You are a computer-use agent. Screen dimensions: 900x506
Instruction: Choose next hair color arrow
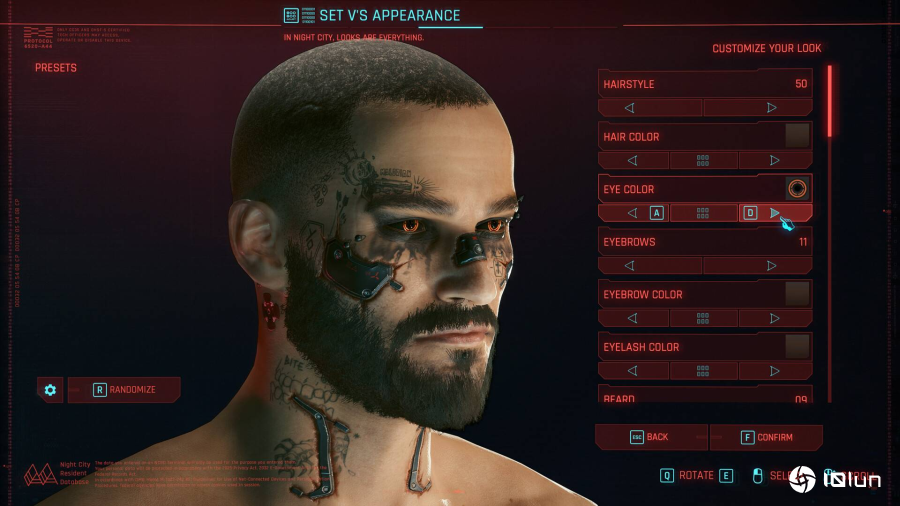click(775, 160)
